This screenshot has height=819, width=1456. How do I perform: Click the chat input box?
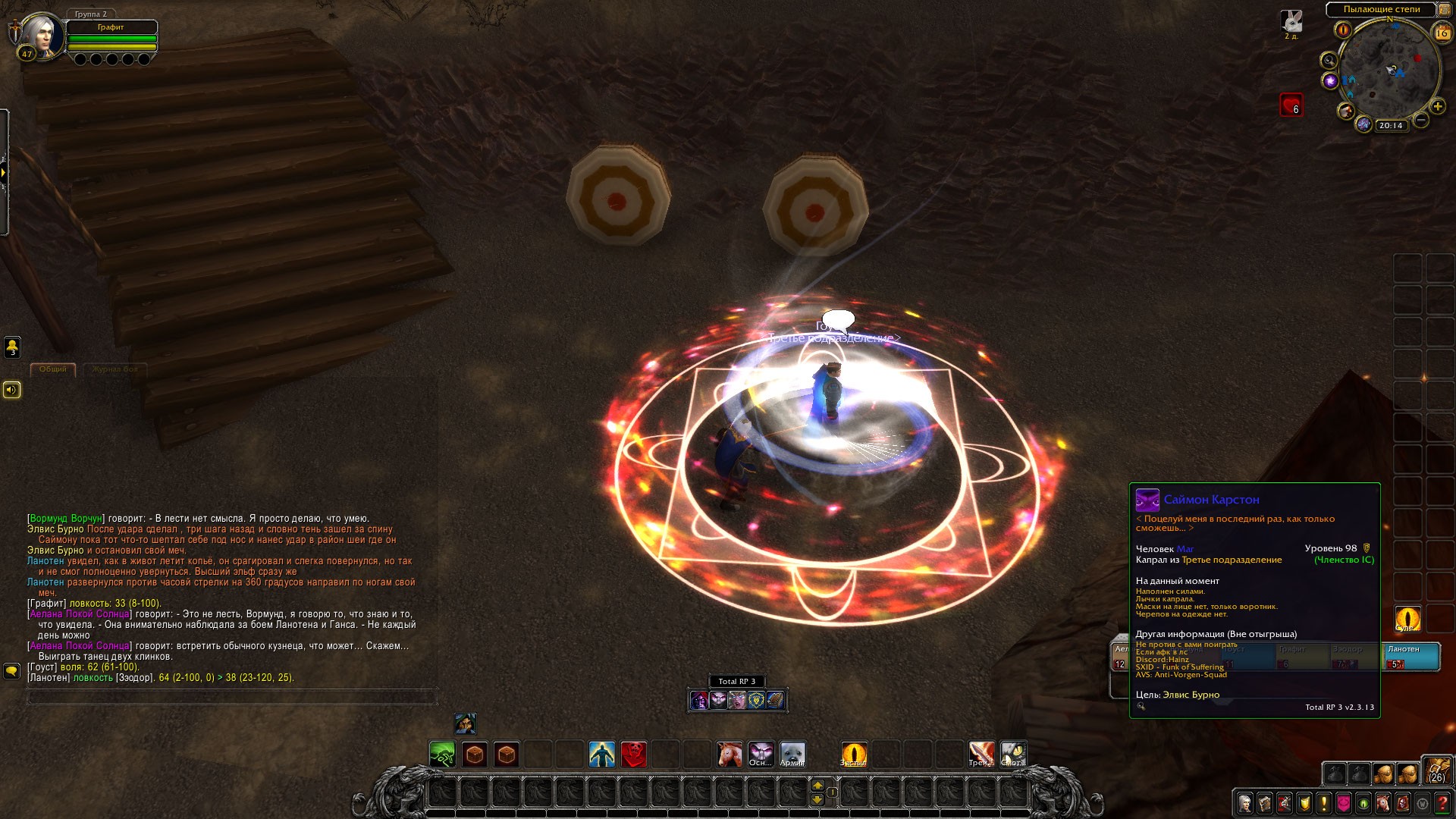click(x=232, y=697)
